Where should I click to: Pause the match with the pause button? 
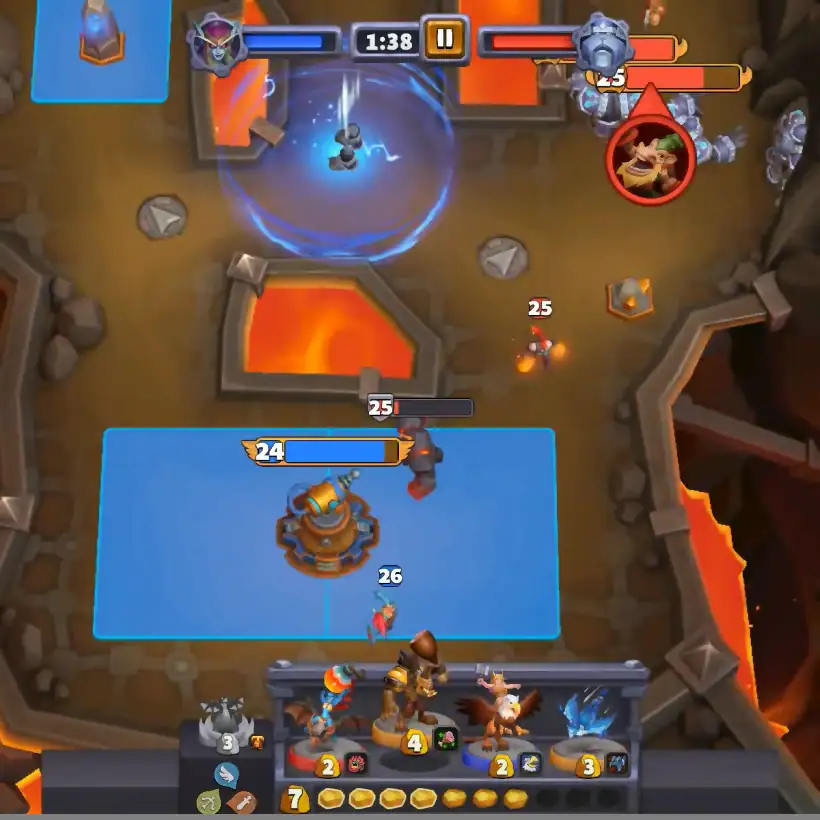tap(444, 39)
